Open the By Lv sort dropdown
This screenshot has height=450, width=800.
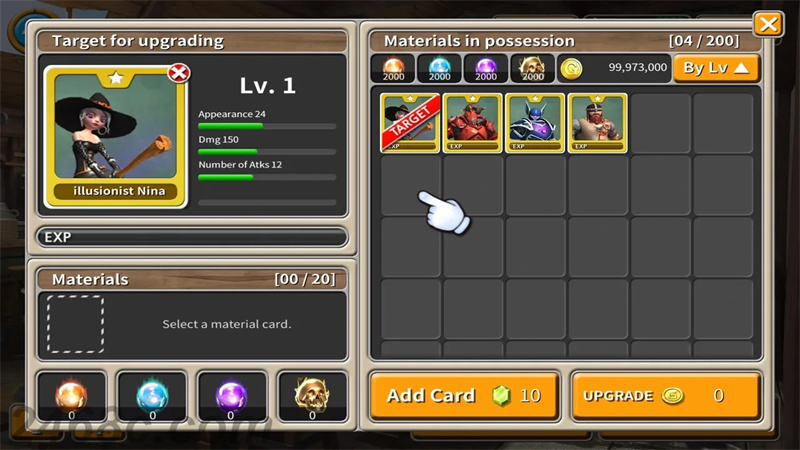(716, 68)
